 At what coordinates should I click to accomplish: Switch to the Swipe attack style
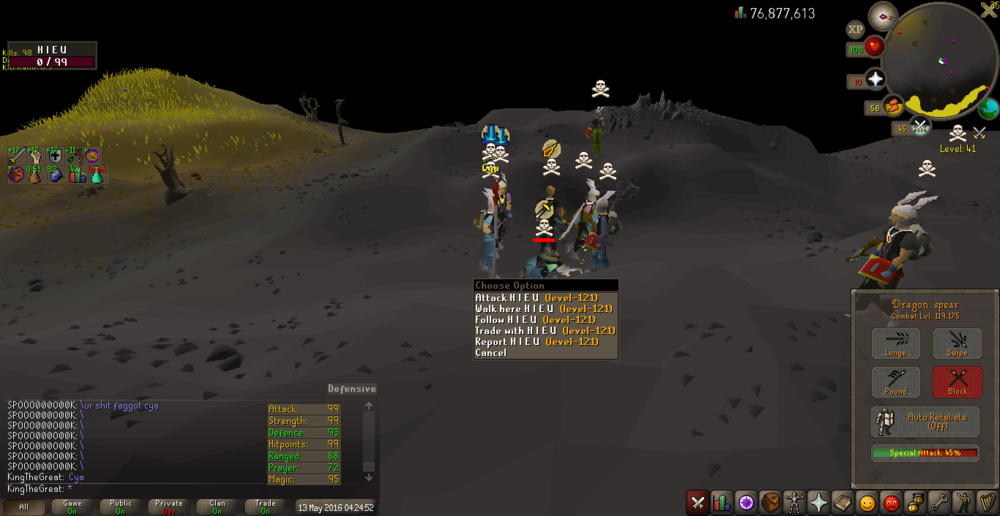tap(957, 344)
